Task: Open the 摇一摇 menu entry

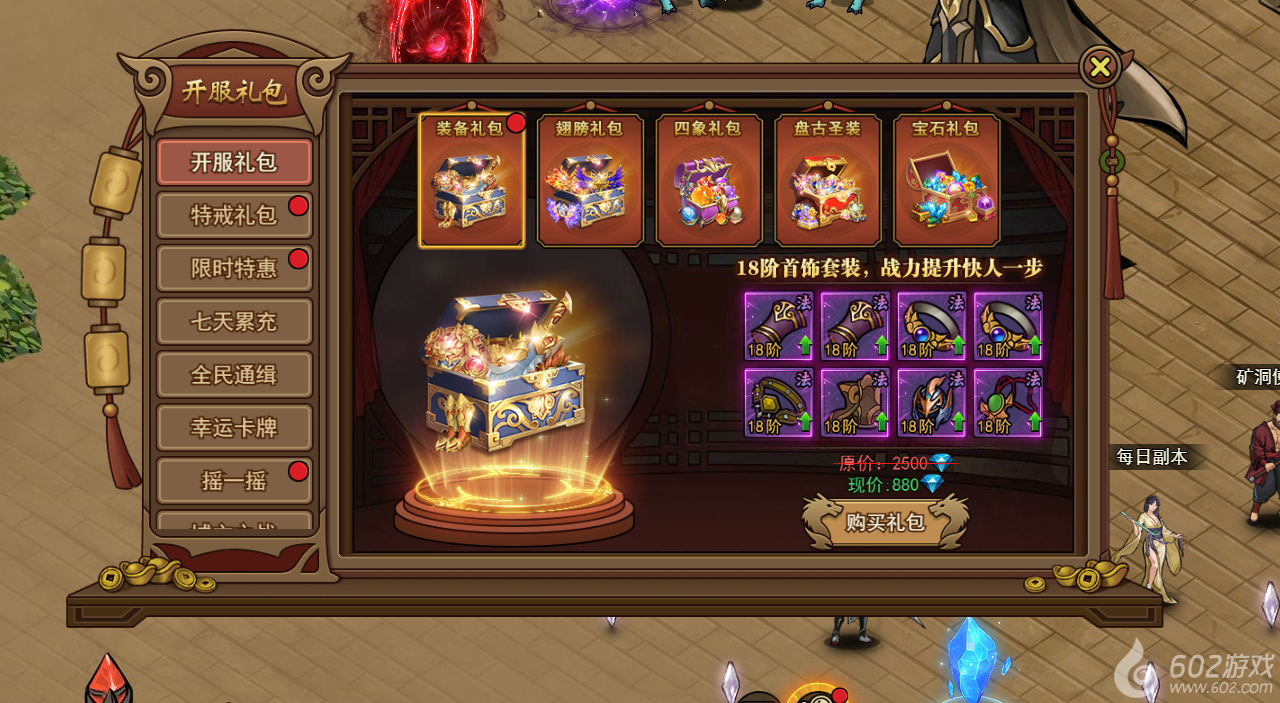Action: pos(234,481)
